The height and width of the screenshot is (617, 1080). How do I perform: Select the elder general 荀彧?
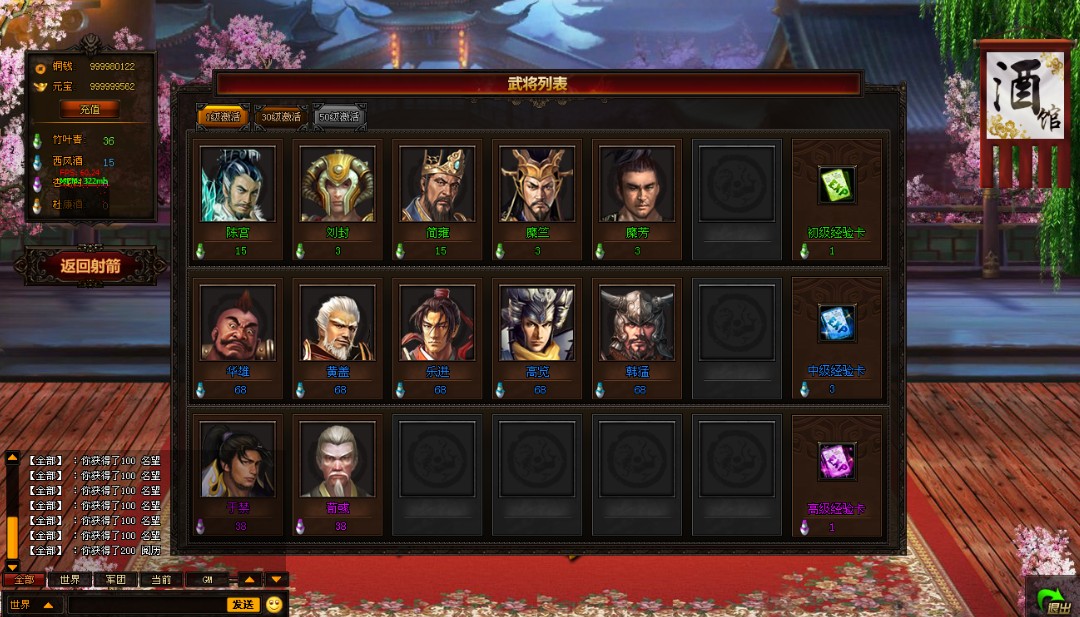tap(337, 459)
